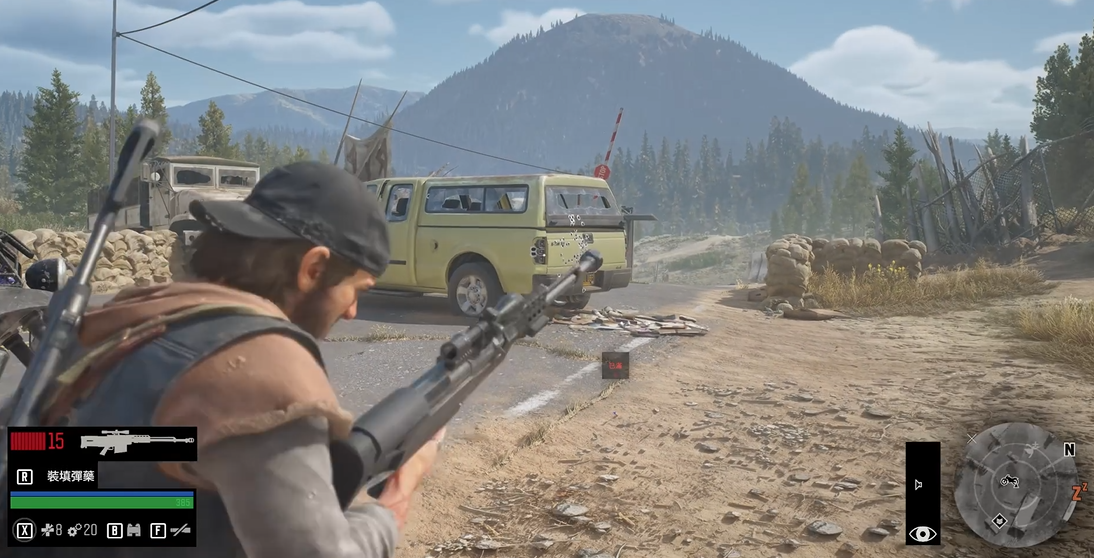Click the red marker in the road

(615, 366)
